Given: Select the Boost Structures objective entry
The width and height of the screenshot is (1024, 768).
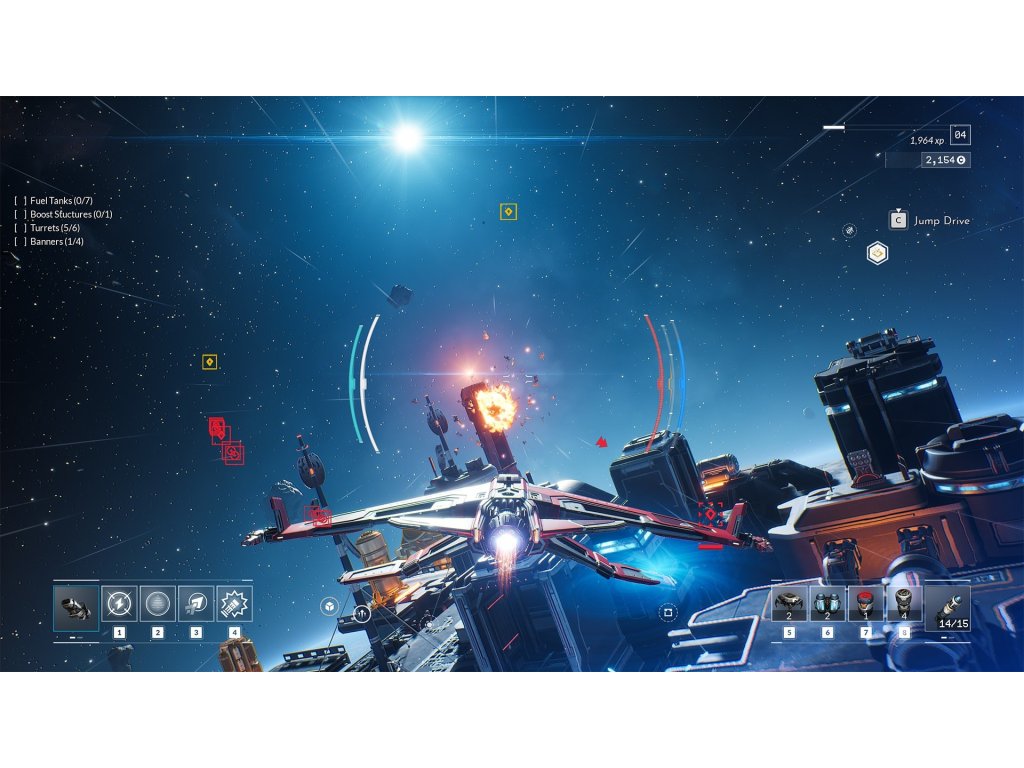Looking at the screenshot, I should pyautogui.click(x=70, y=215).
